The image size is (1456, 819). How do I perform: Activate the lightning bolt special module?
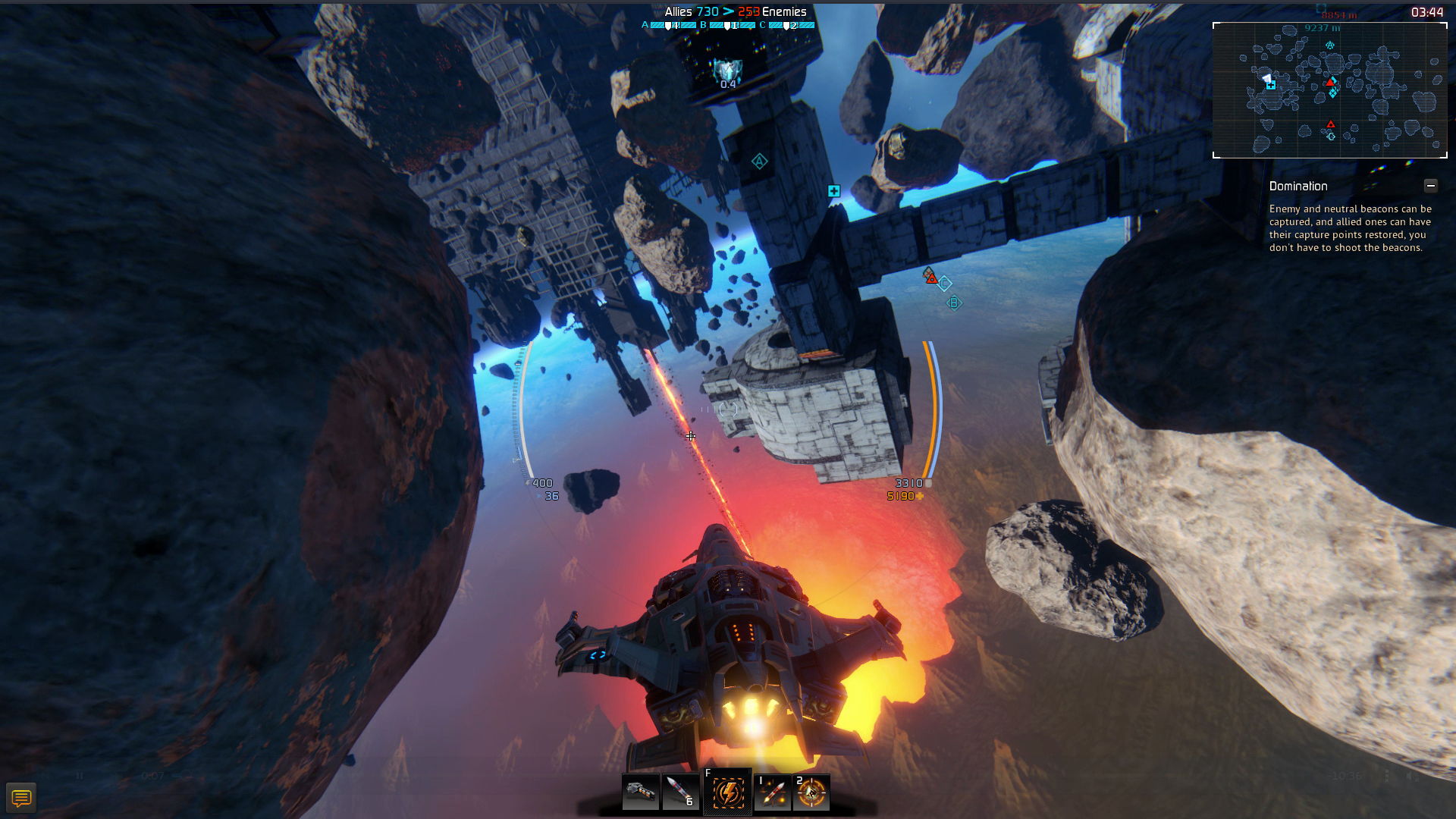point(727,792)
